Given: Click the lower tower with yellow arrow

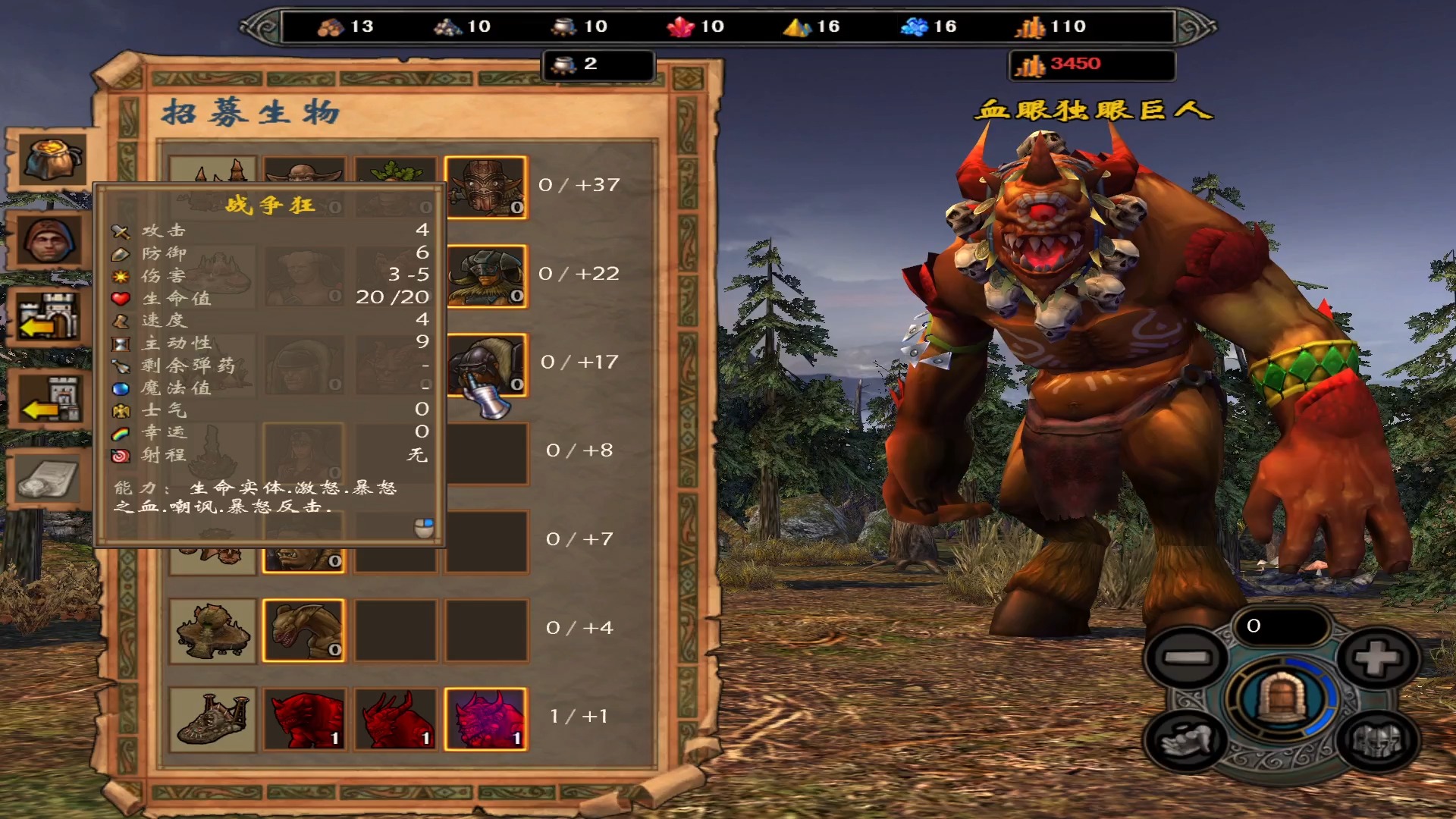Looking at the screenshot, I should point(50,399).
